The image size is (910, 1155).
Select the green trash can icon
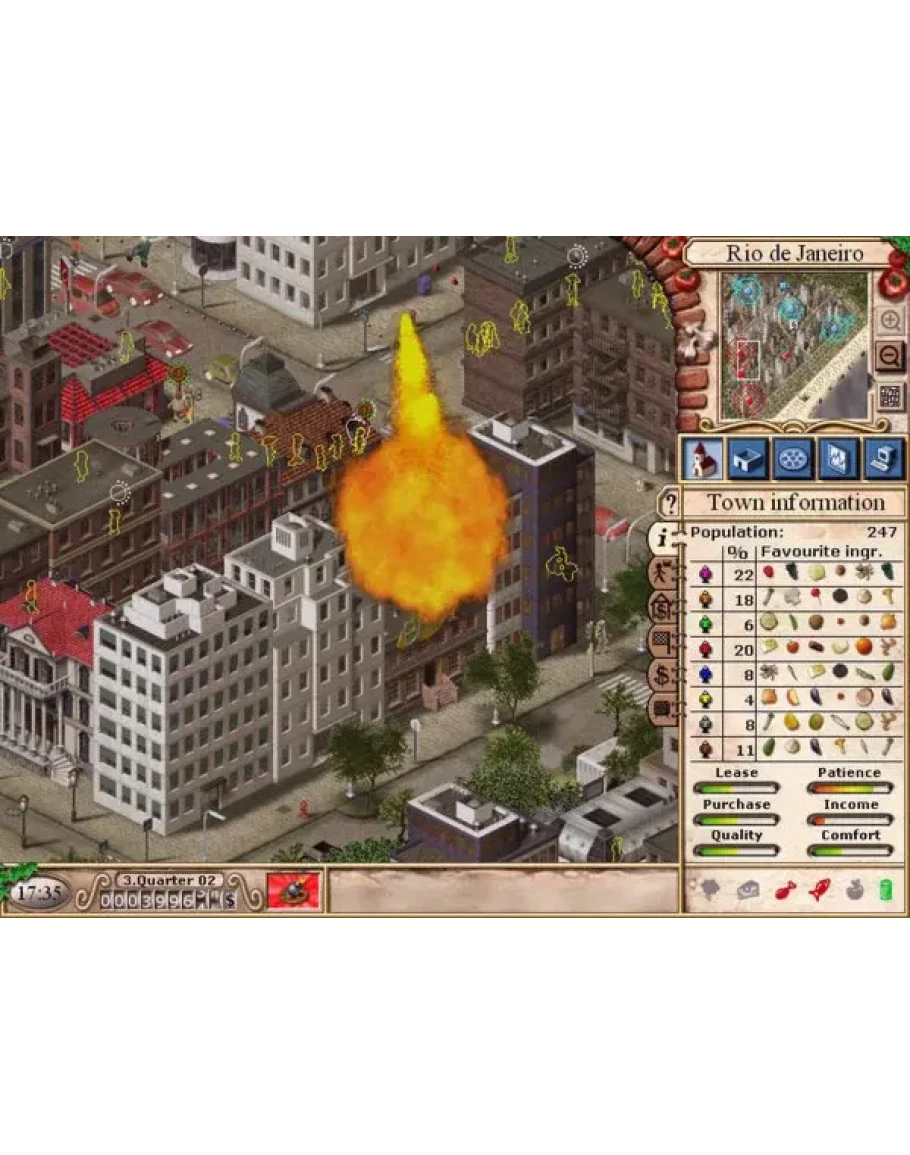tap(884, 889)
